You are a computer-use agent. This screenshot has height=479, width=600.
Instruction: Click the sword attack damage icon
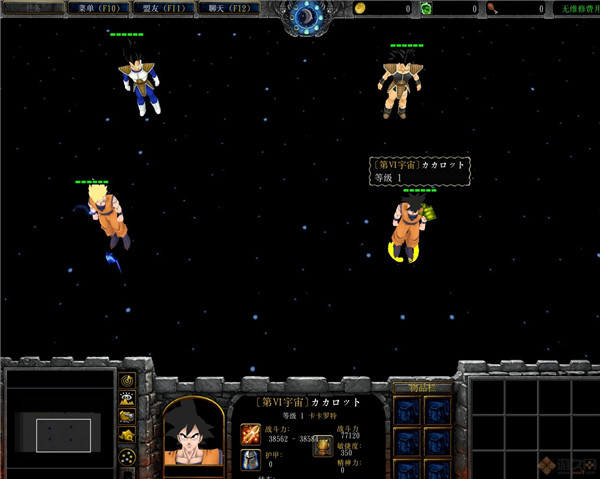tap(250, 433)
